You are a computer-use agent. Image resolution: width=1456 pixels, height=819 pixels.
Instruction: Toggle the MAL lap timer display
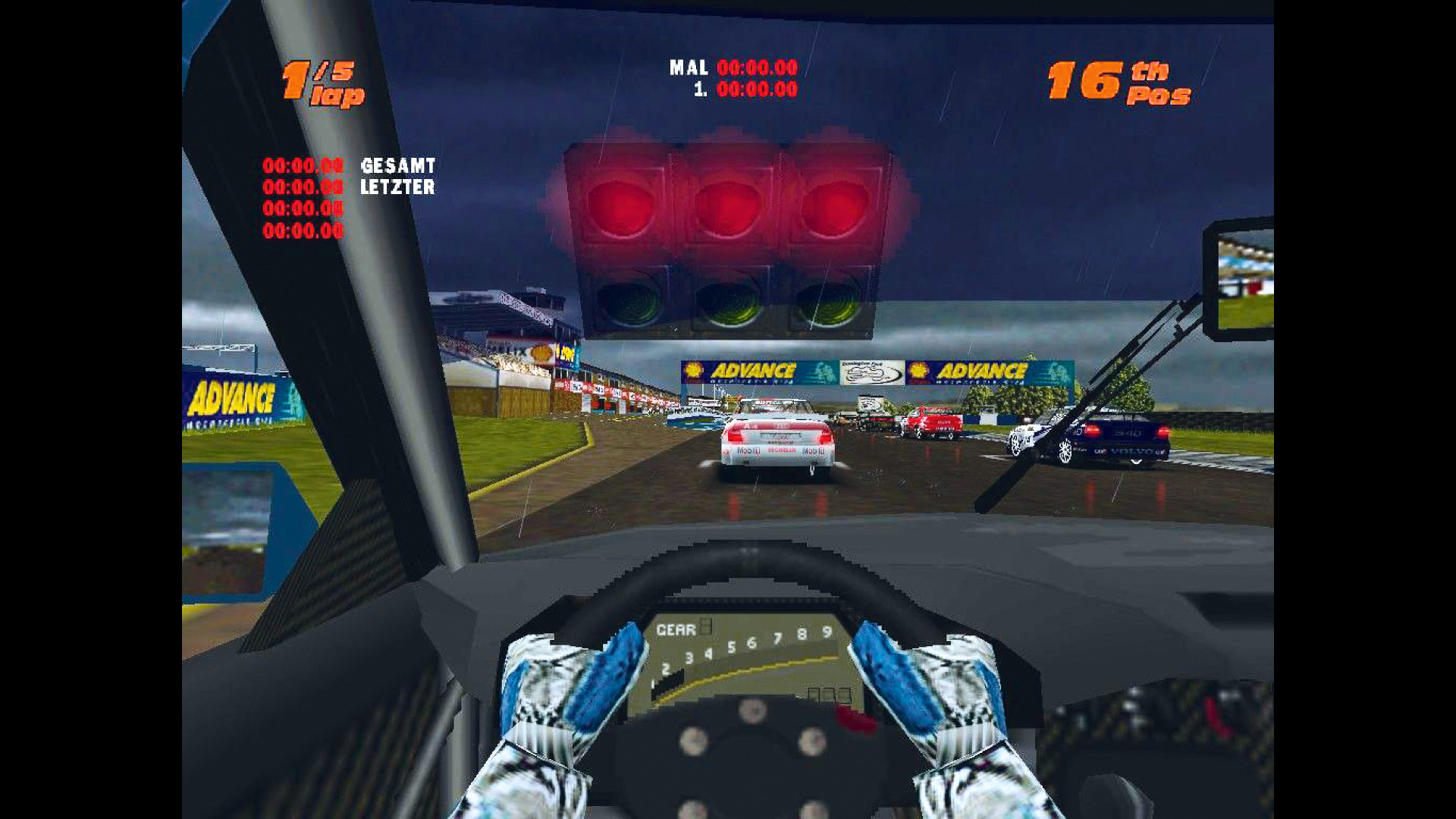click(728, 68)
